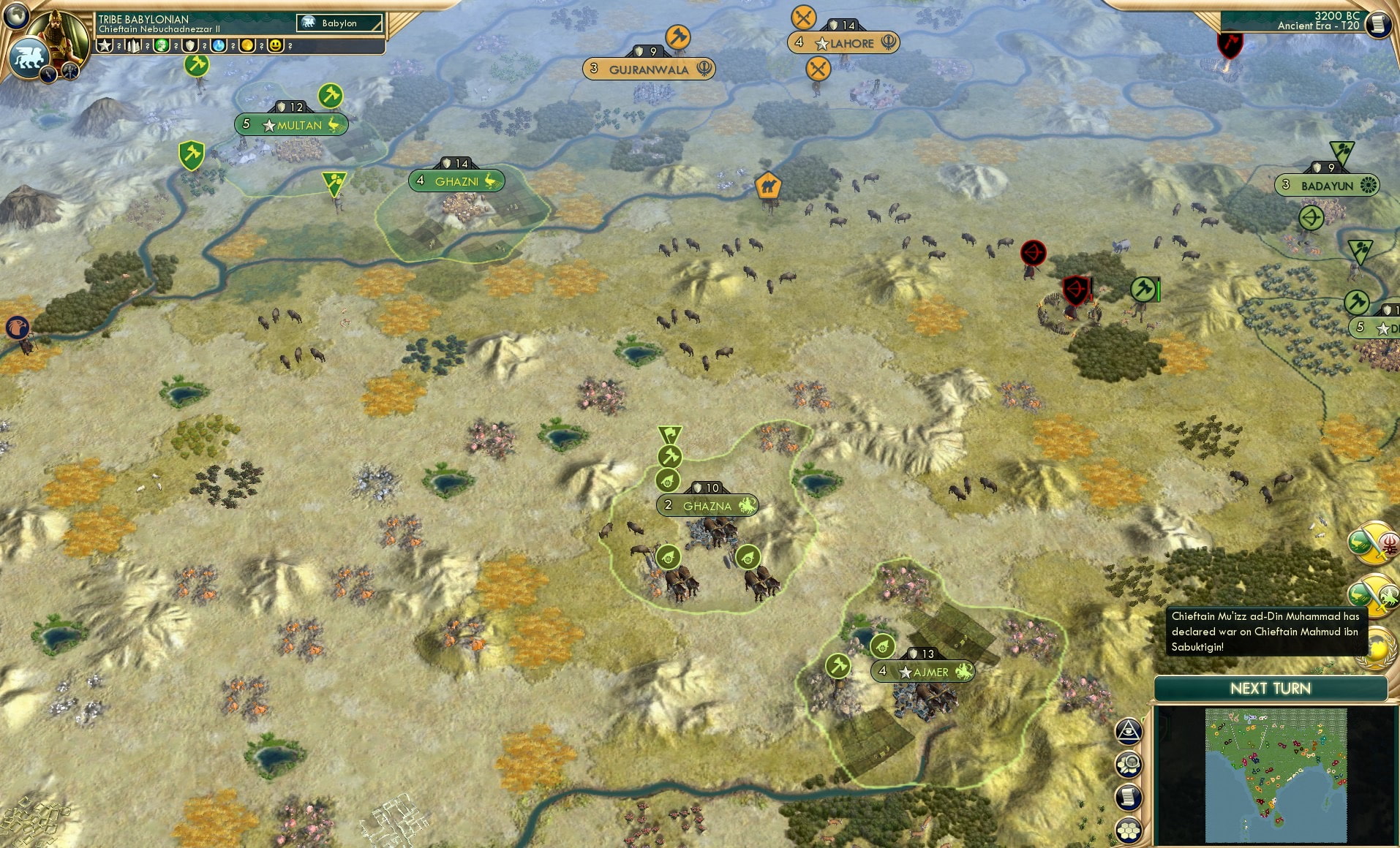Click the Next Turn button

click(x=1271, y=688)
